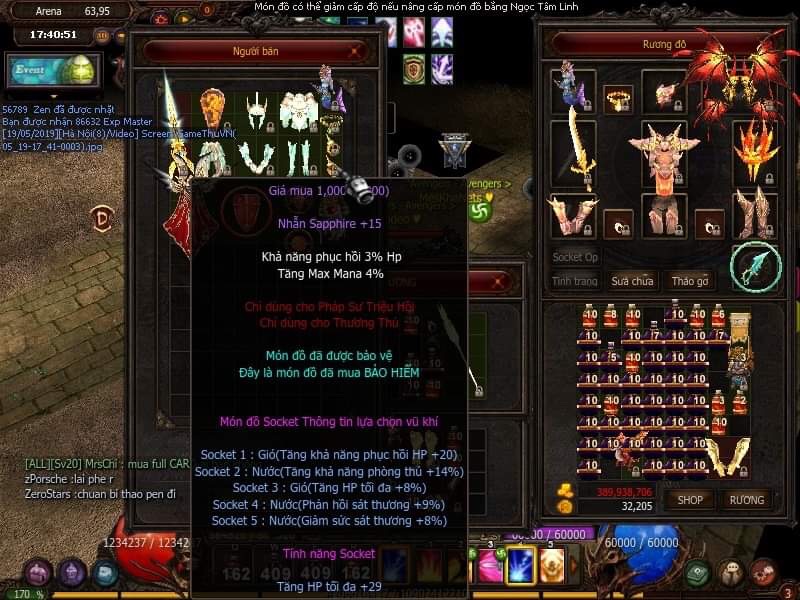Select the white horned helmet in shop

pyautogui.click(x=255, y=110)
